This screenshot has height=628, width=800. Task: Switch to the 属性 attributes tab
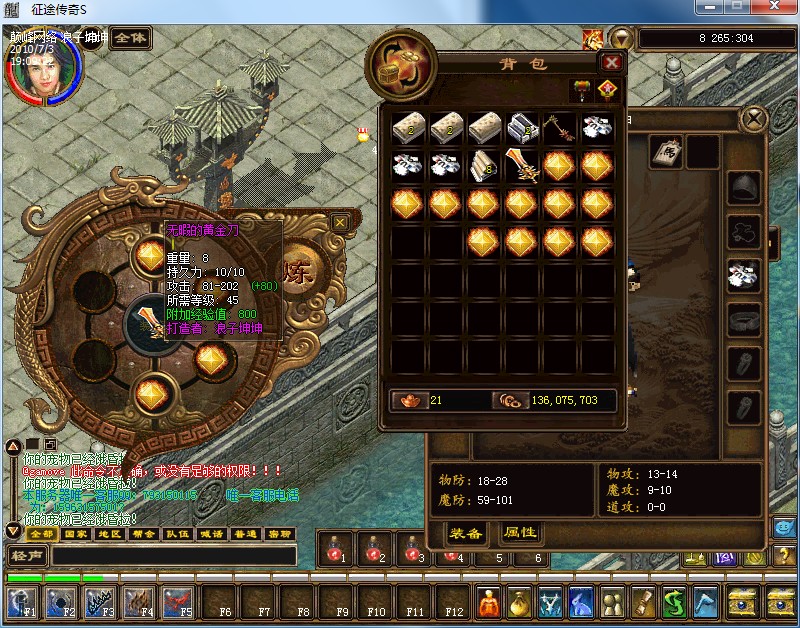pos(520,533)
